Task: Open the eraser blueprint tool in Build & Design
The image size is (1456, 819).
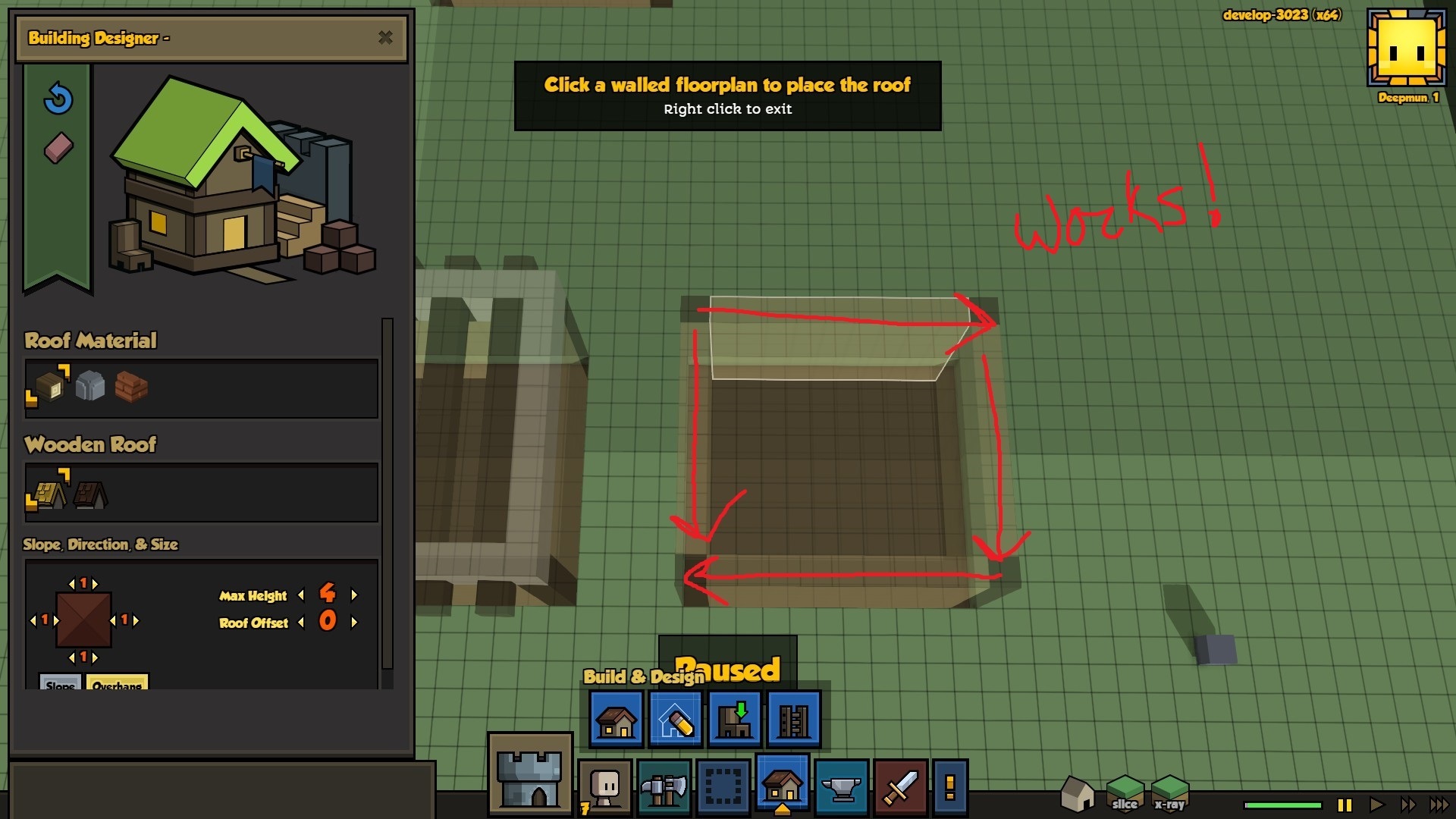Action: click(676, 720)
